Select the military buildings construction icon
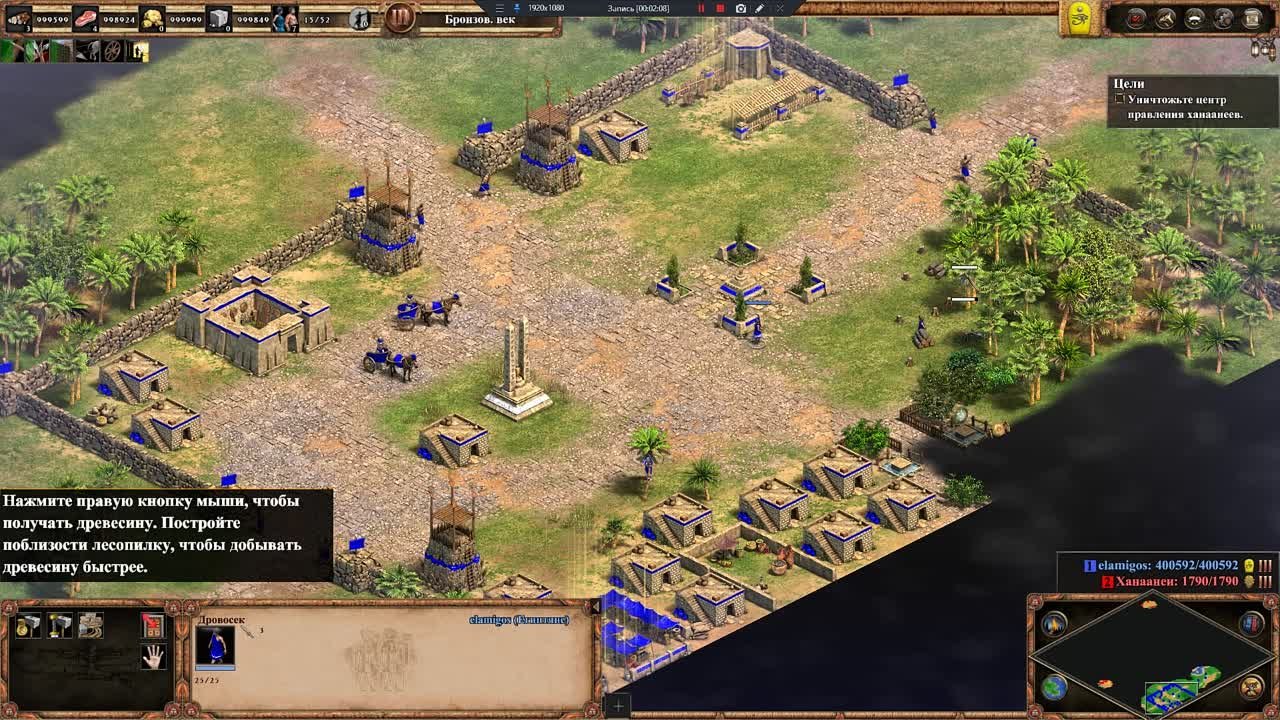1280x720 pixels. (59, 624)
